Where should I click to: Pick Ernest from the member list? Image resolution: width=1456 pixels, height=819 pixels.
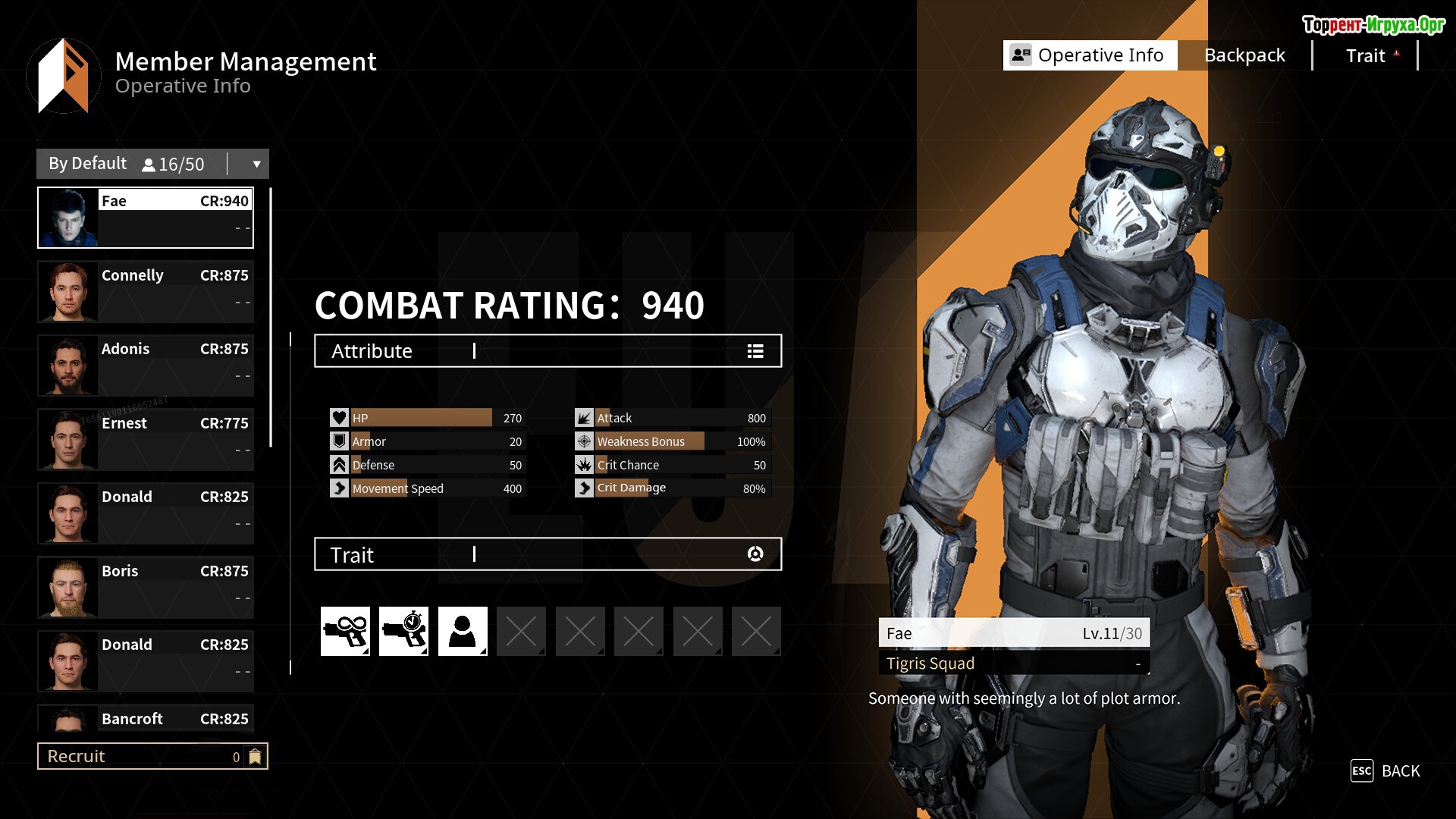146,439
